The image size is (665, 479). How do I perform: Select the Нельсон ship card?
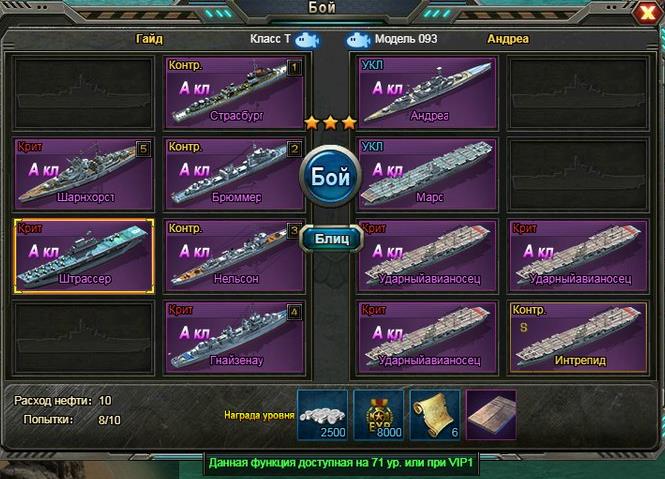pos(233,256)
